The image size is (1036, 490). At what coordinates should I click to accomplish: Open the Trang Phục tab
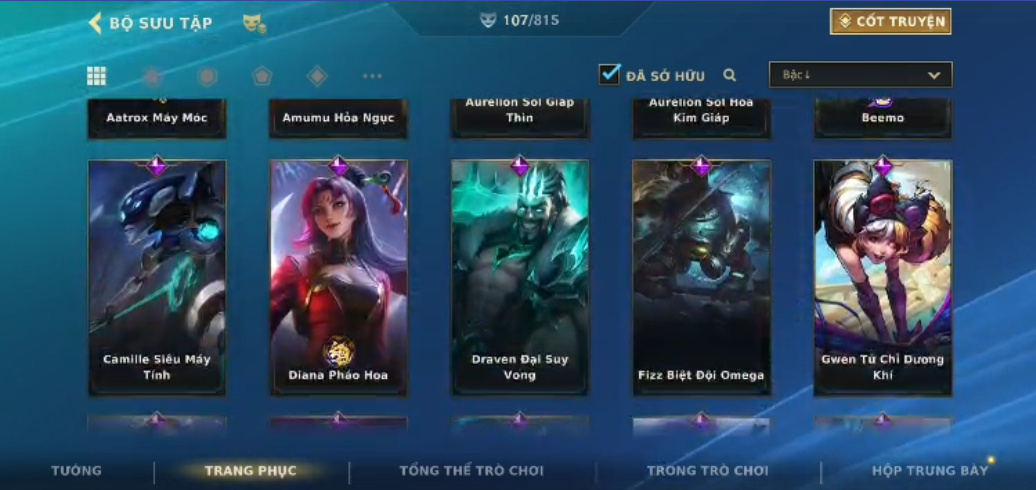coord(250,470)
